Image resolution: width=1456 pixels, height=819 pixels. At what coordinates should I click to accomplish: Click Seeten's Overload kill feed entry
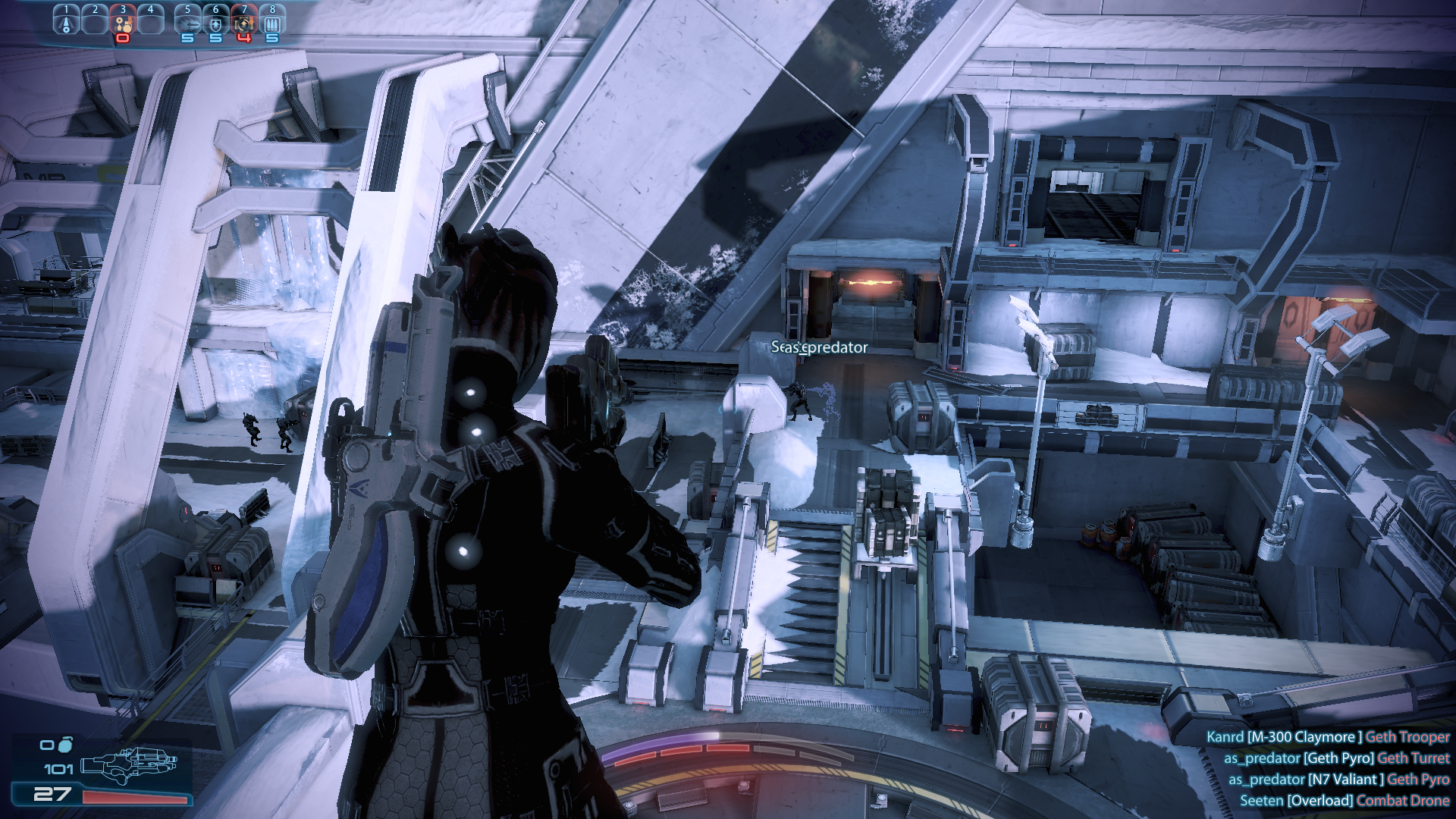(1344, 801)
